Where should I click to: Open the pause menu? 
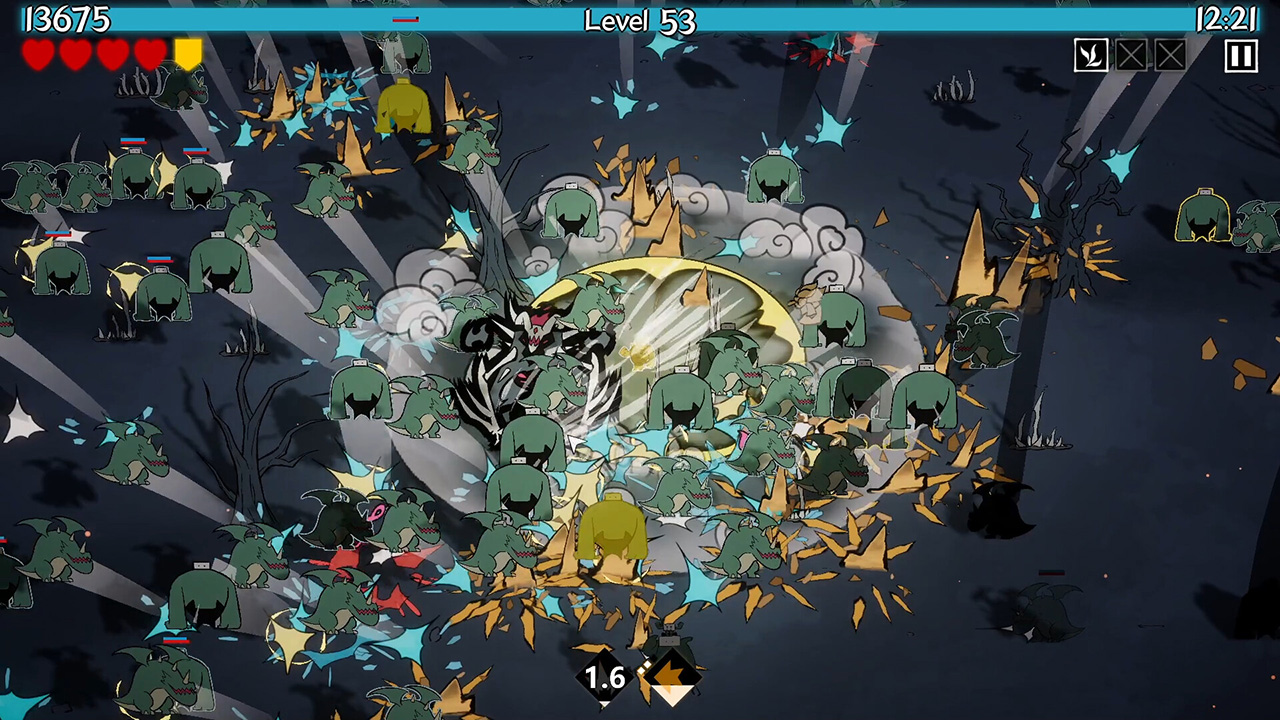pyautogui.click(x=1240, y=56)
